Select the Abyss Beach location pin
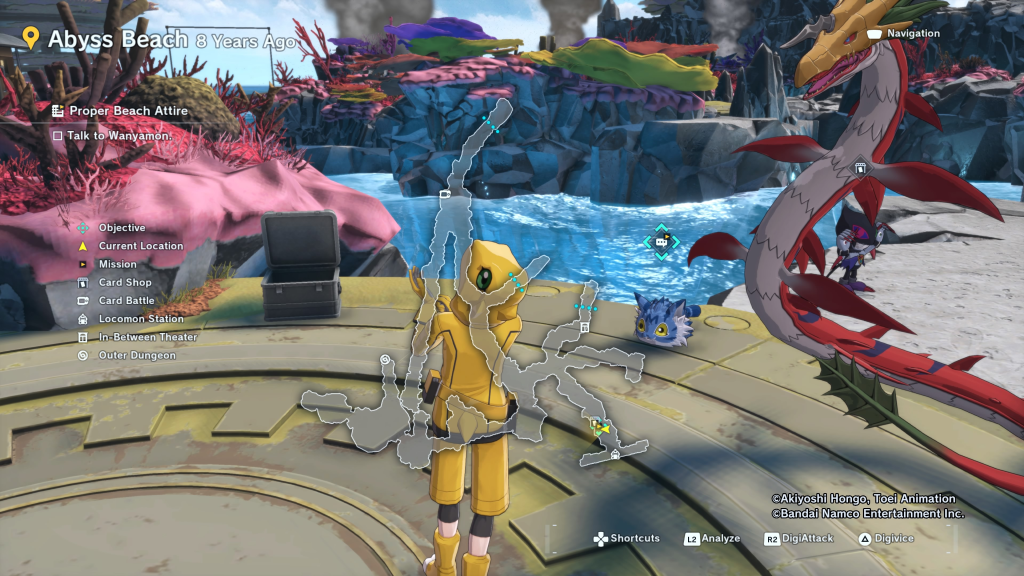 tap(31, 39)
